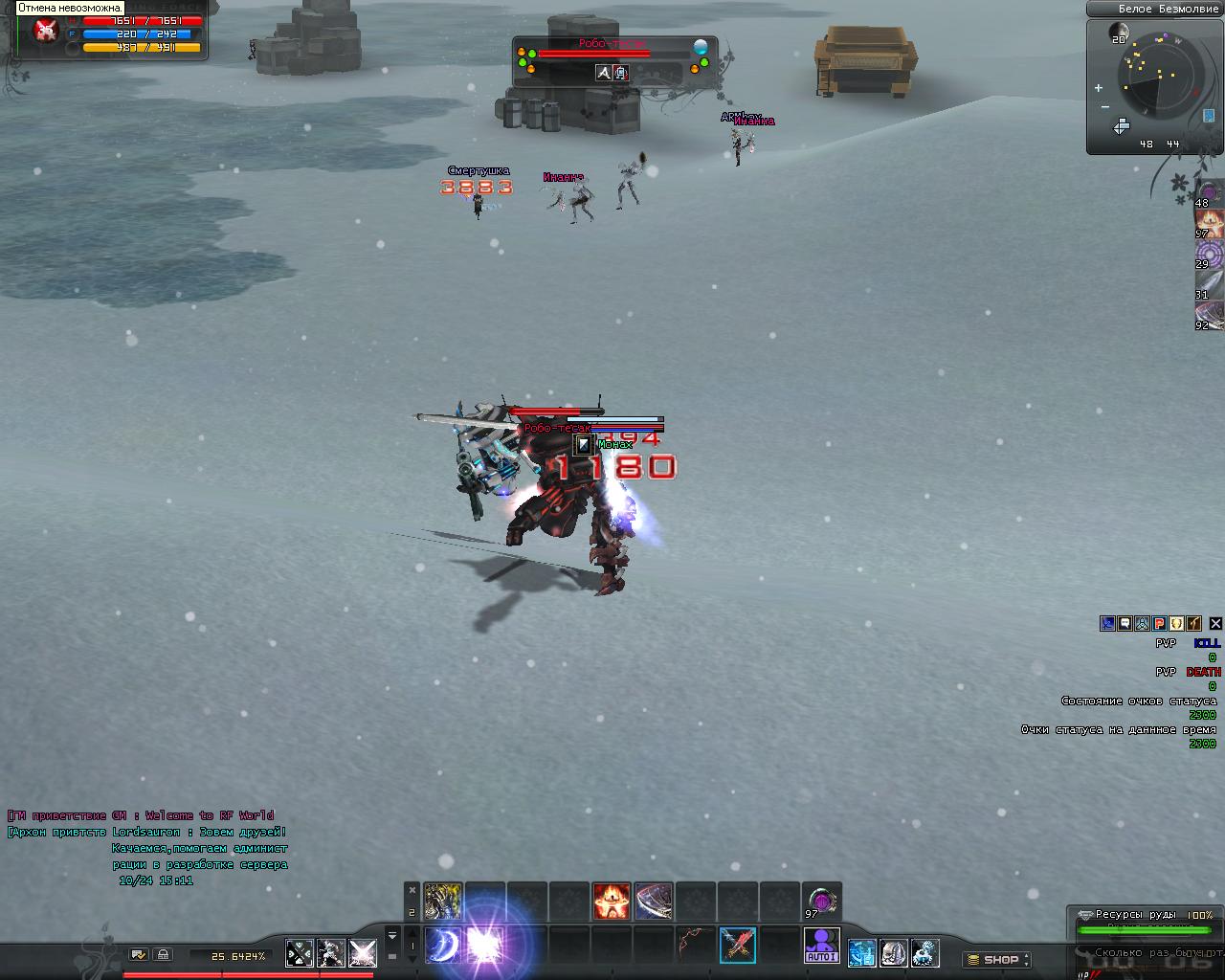Zoom in the radar minimap
Screen dimensions: 1225x980
point(1098,88)
